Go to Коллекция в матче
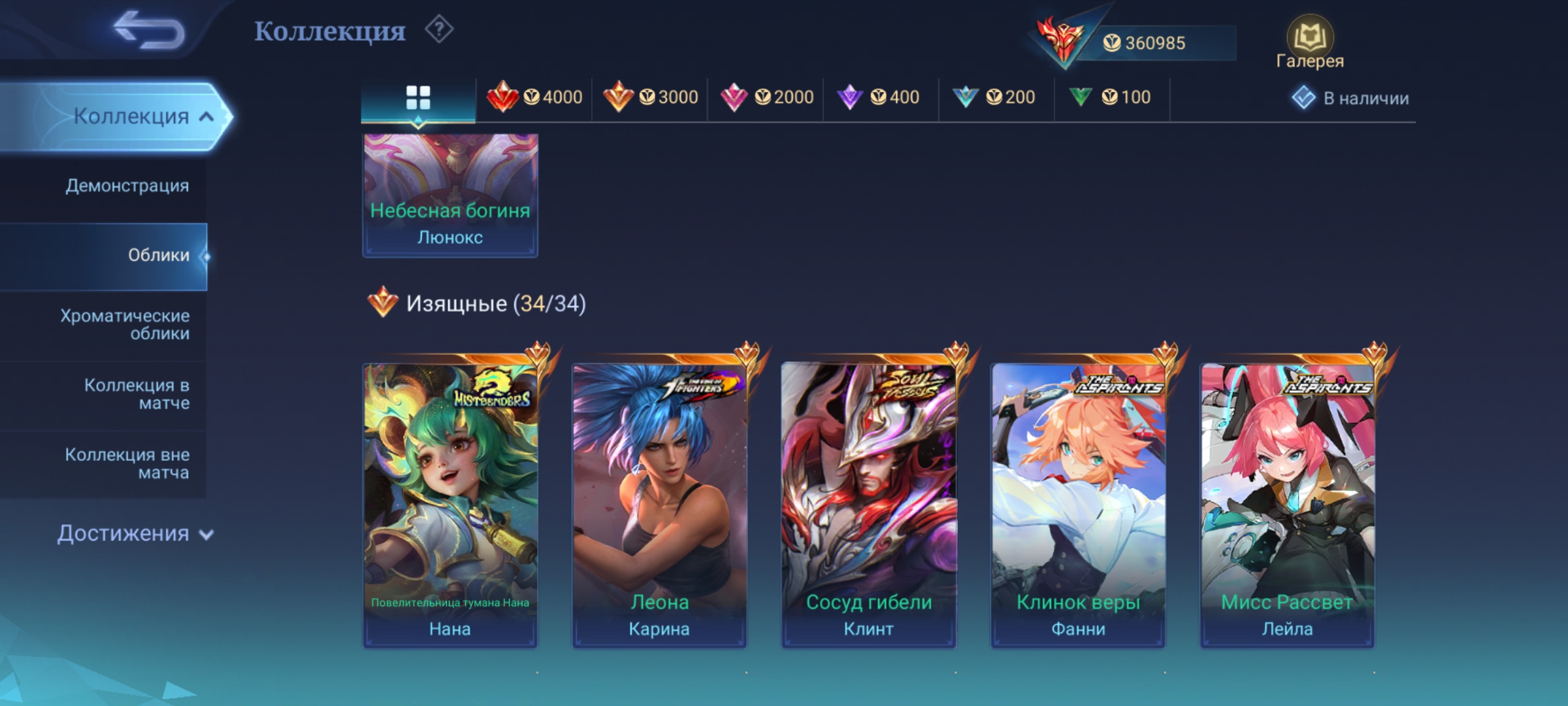1568x706 pixels. 136,394
